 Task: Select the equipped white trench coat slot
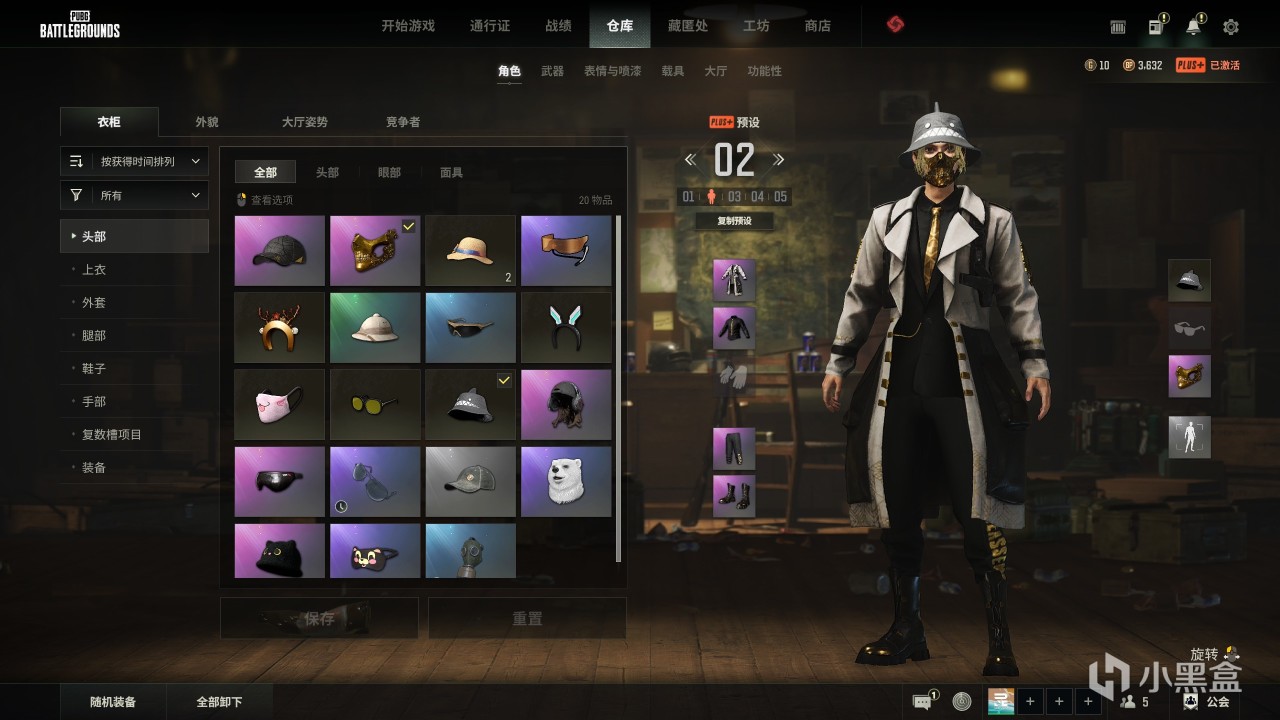(734, 280)
